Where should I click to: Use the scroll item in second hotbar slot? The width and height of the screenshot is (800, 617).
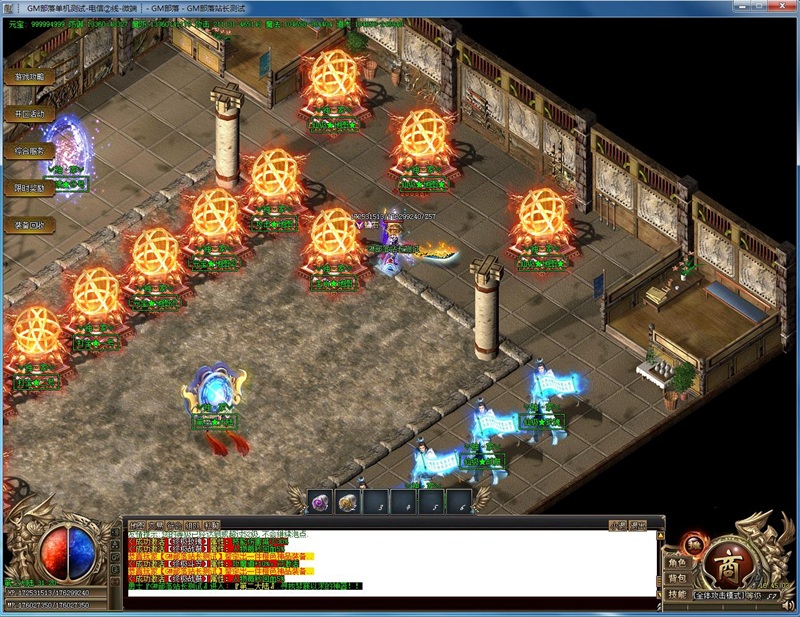[x=348, y=502]
